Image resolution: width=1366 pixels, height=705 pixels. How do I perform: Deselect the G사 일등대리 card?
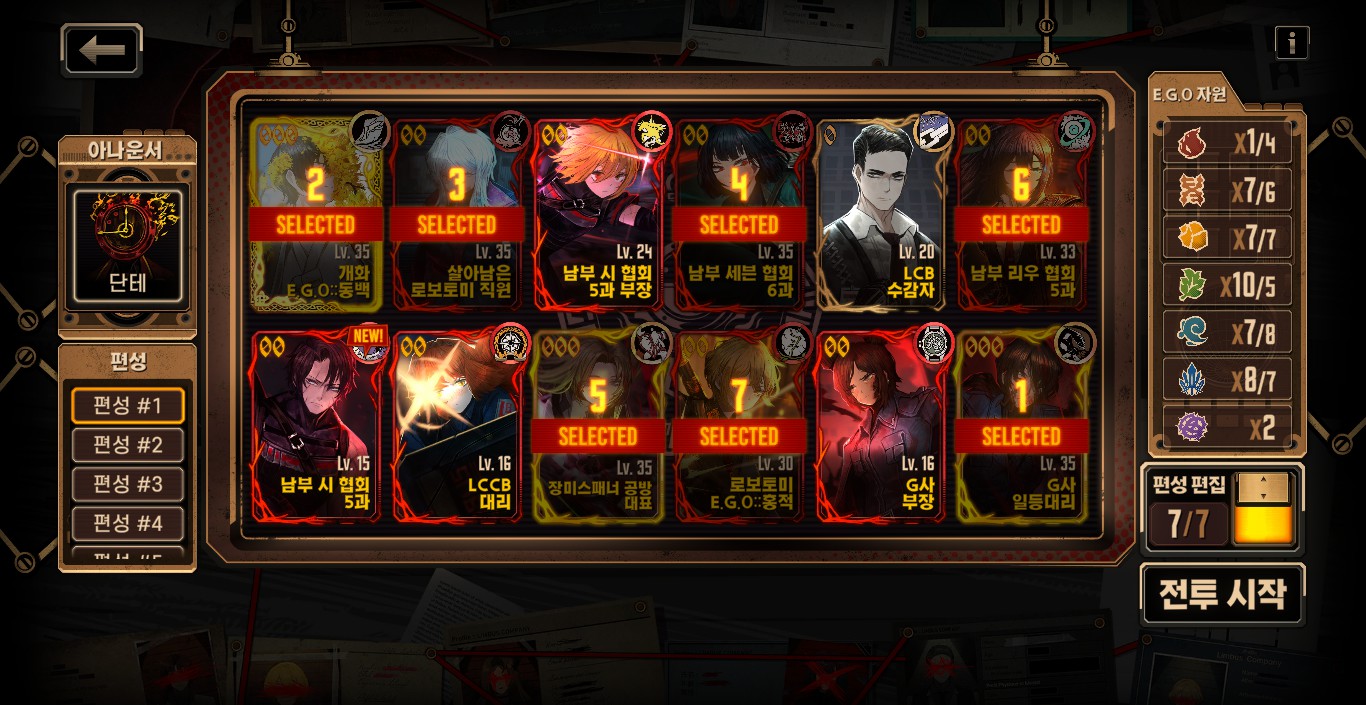click(1021, 427)
